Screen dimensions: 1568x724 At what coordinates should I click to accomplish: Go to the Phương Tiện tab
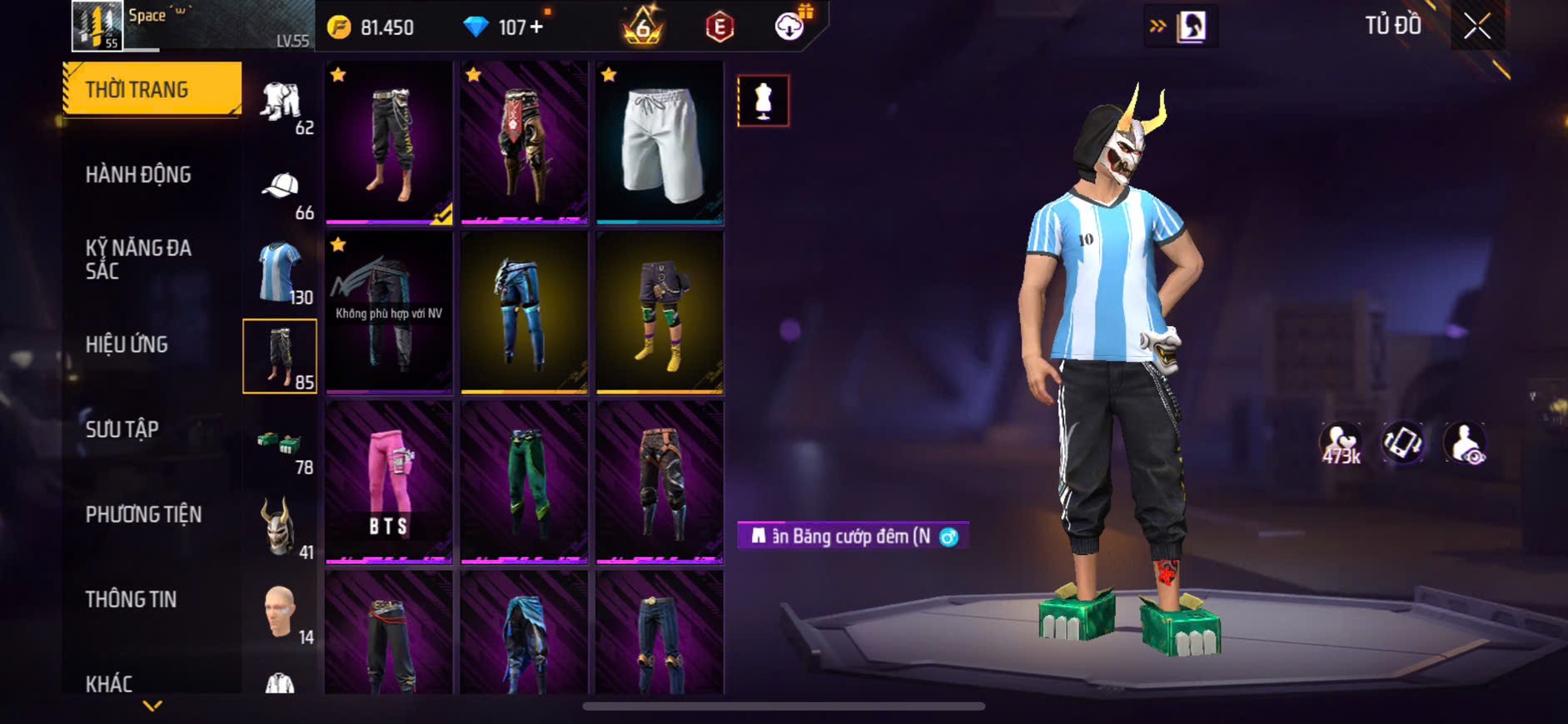tap(143, 514)
